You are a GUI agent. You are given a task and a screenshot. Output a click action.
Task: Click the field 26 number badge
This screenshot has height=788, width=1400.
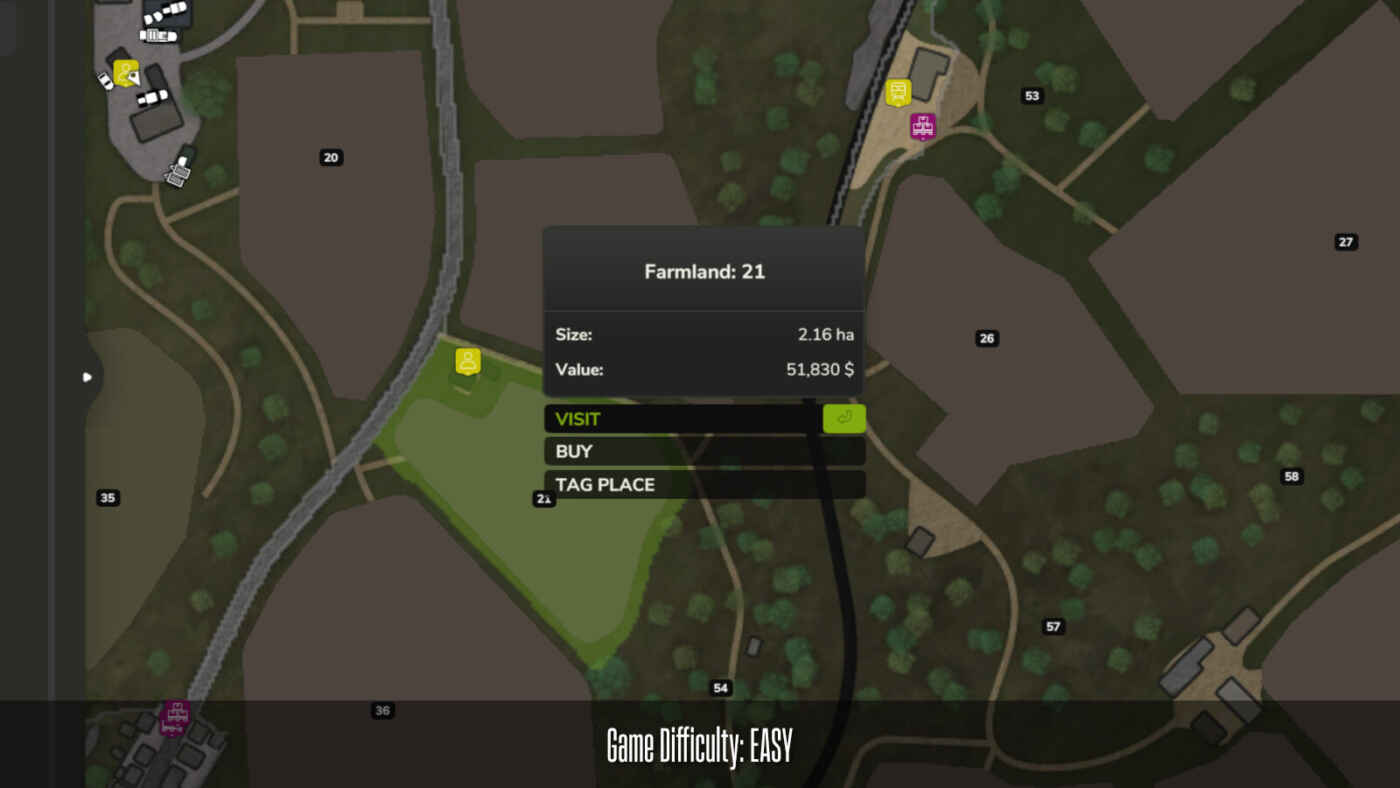(986, 338)
